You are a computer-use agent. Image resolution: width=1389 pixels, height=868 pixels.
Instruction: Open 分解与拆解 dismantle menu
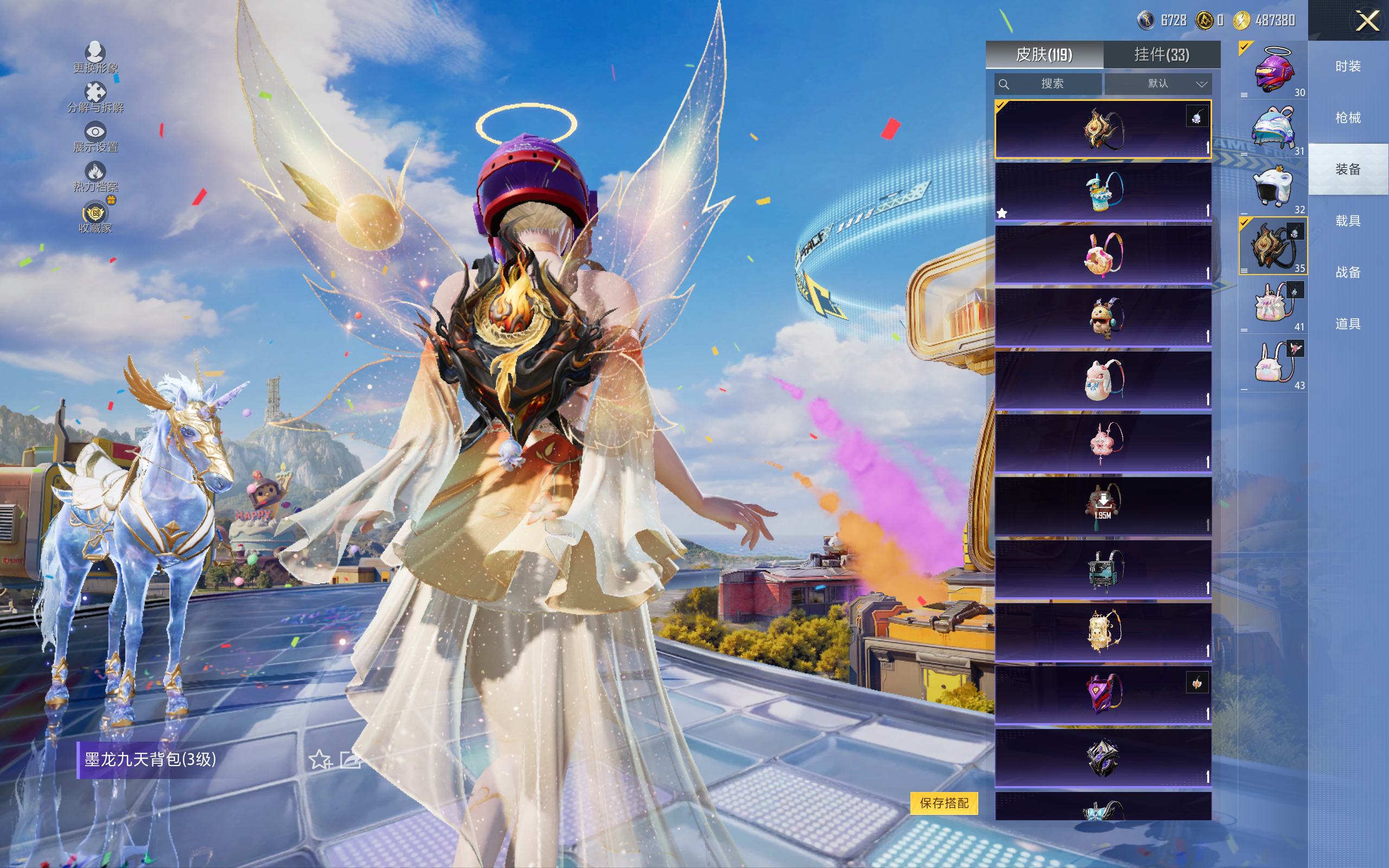pyautogui.click(x=95, y=97)
